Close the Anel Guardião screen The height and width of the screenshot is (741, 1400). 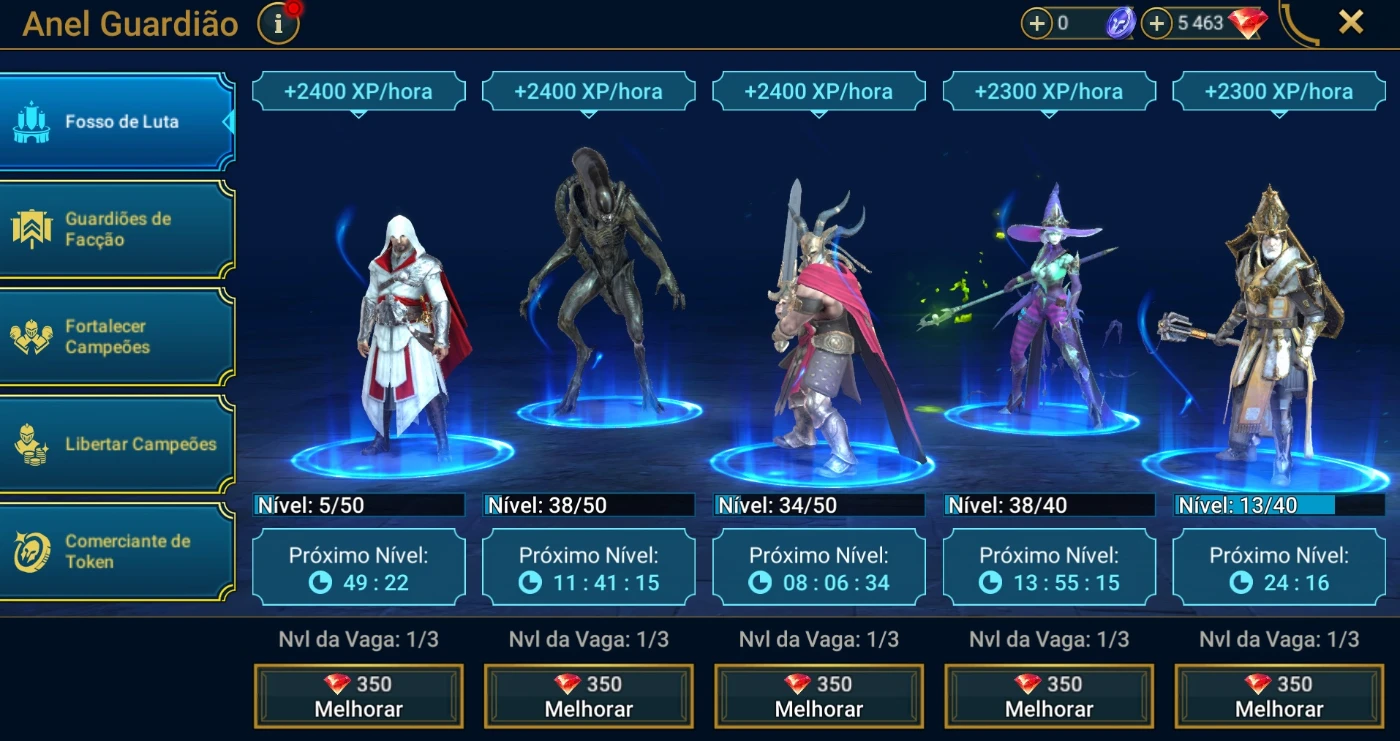[1351, 22]
